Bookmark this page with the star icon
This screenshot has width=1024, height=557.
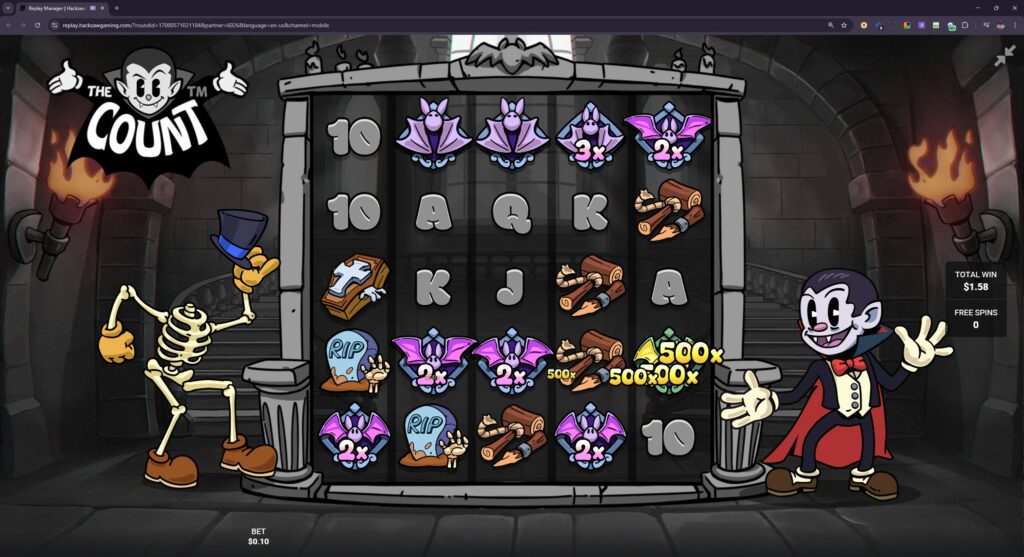844,25
